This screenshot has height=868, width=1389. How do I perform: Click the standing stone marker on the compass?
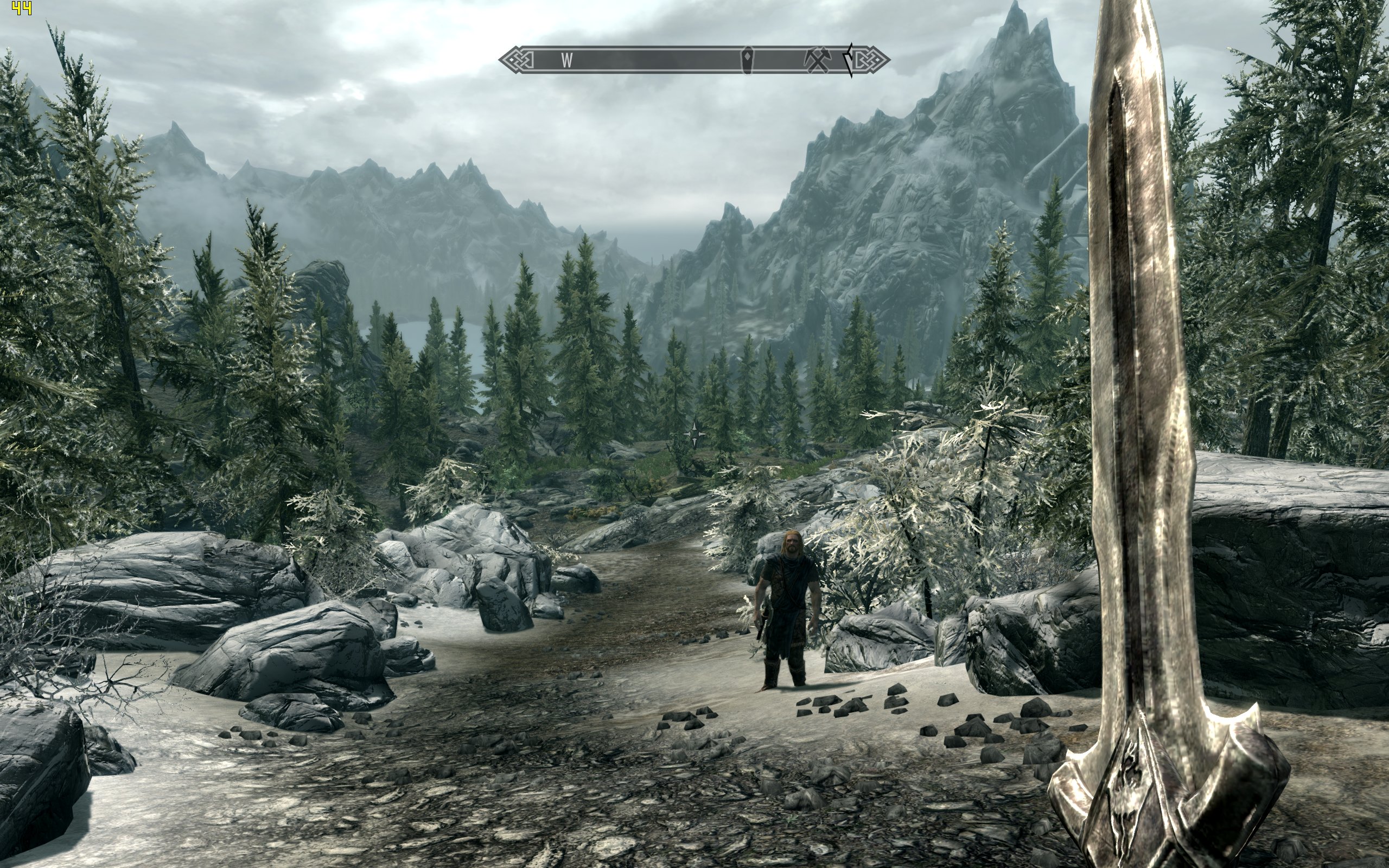pos(748,60)
